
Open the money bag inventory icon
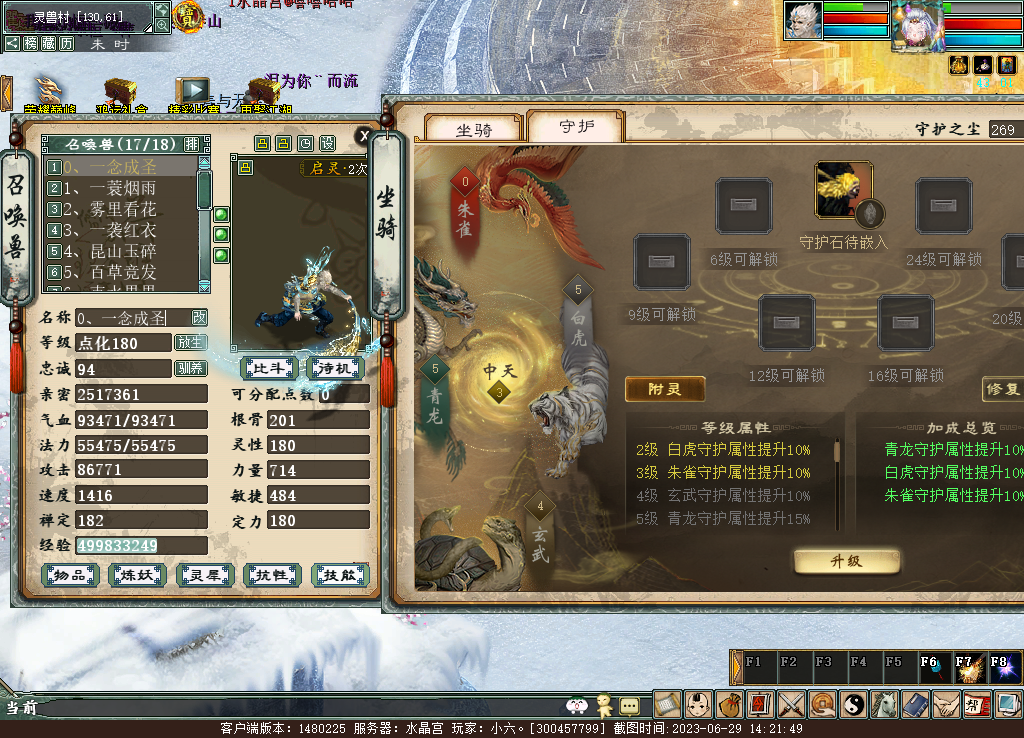point(728,704)
